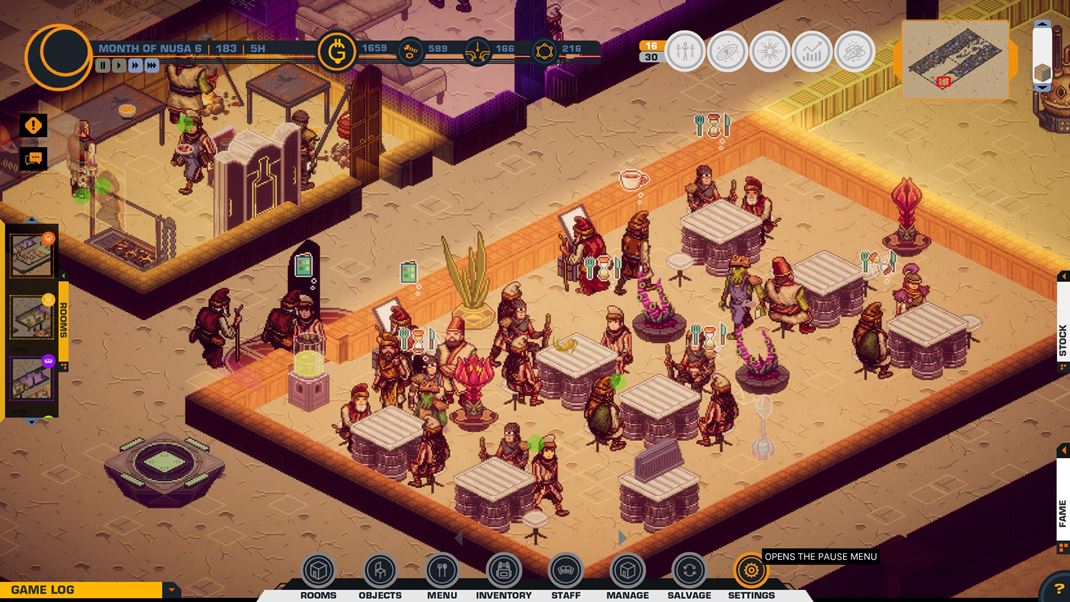Expand the Game Log dropdown
Screen dimensions: 1070x602
[x=172, y=590]
